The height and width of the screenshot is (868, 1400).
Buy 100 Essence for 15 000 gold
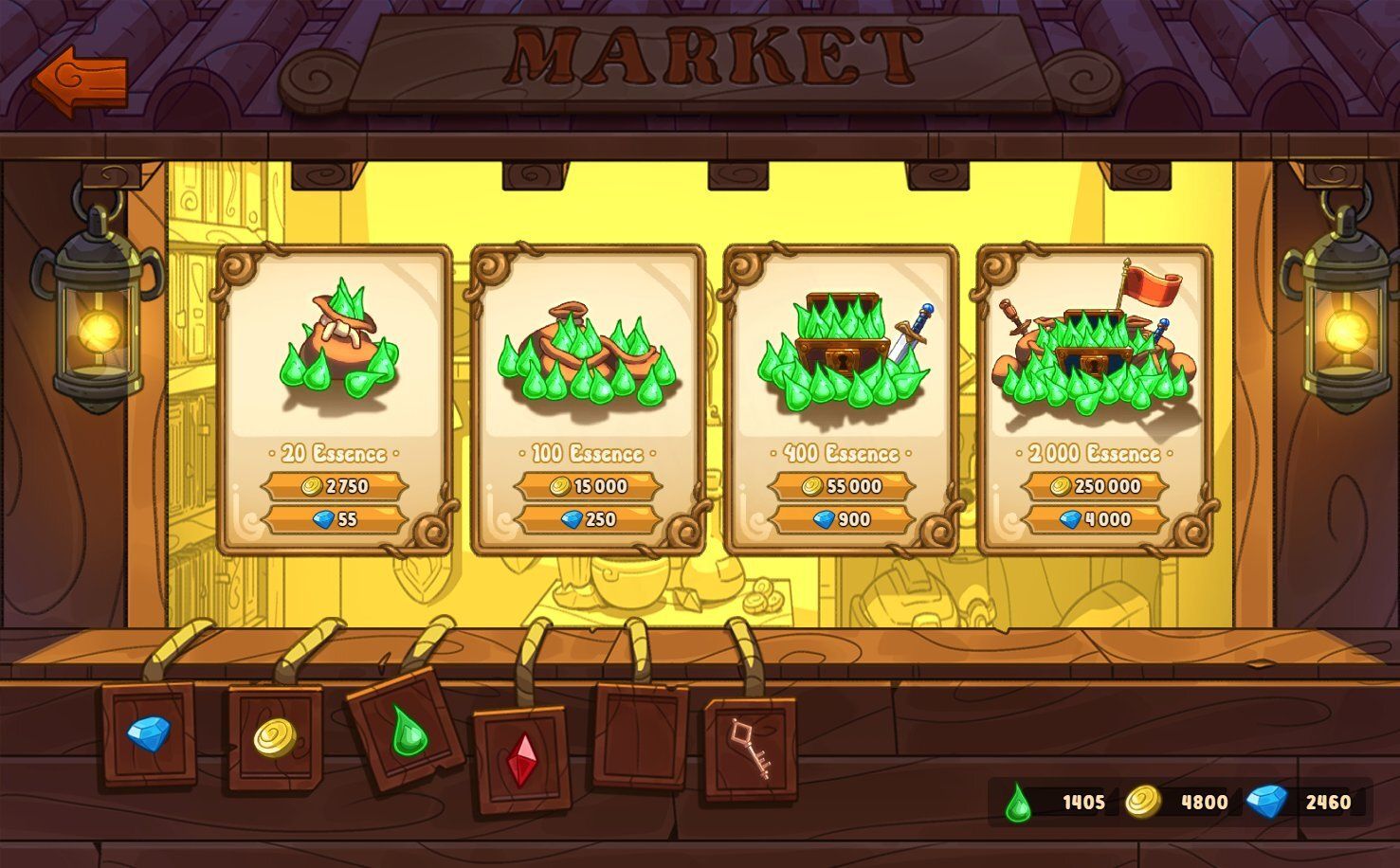coord(588,486)
